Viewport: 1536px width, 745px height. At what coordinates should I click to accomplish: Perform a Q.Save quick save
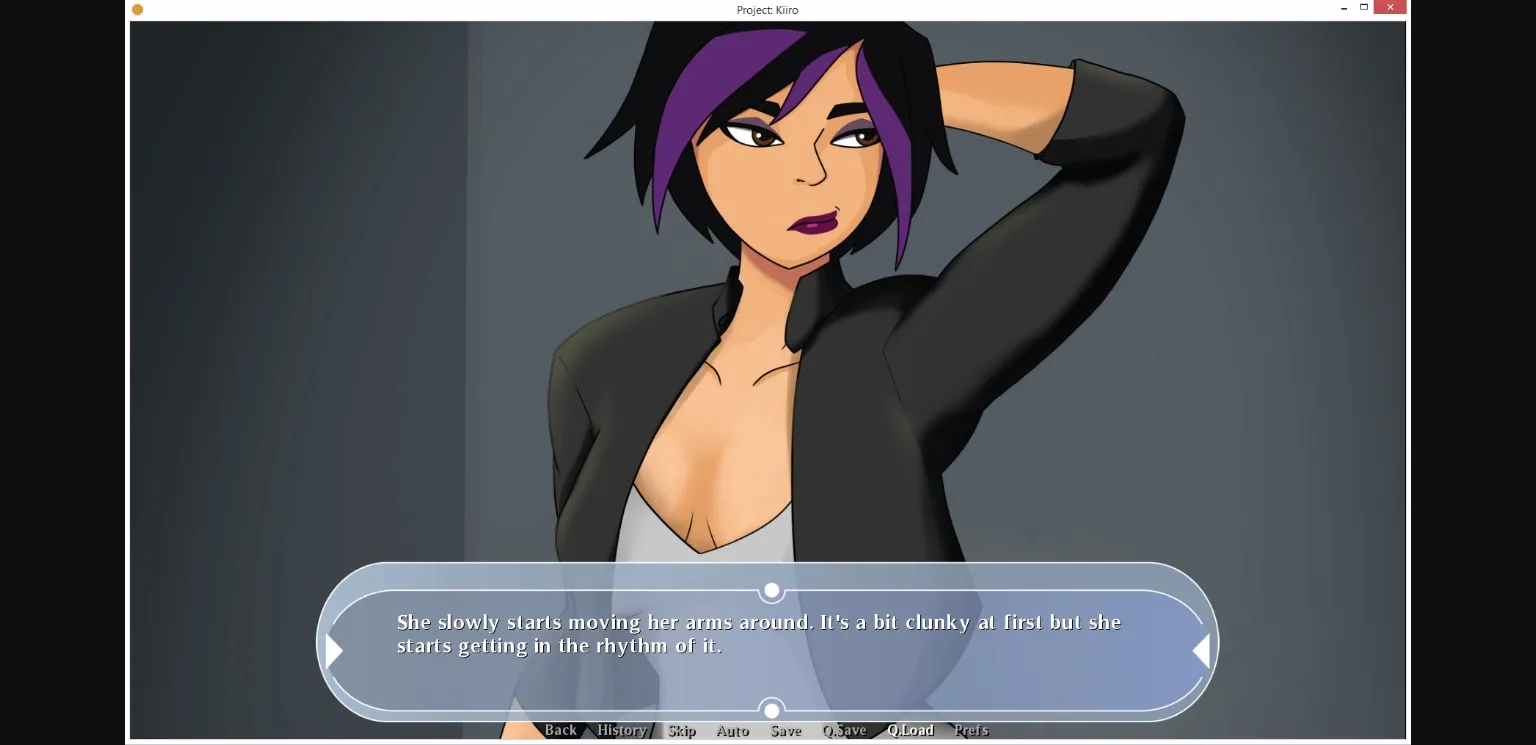click(845, 730)
